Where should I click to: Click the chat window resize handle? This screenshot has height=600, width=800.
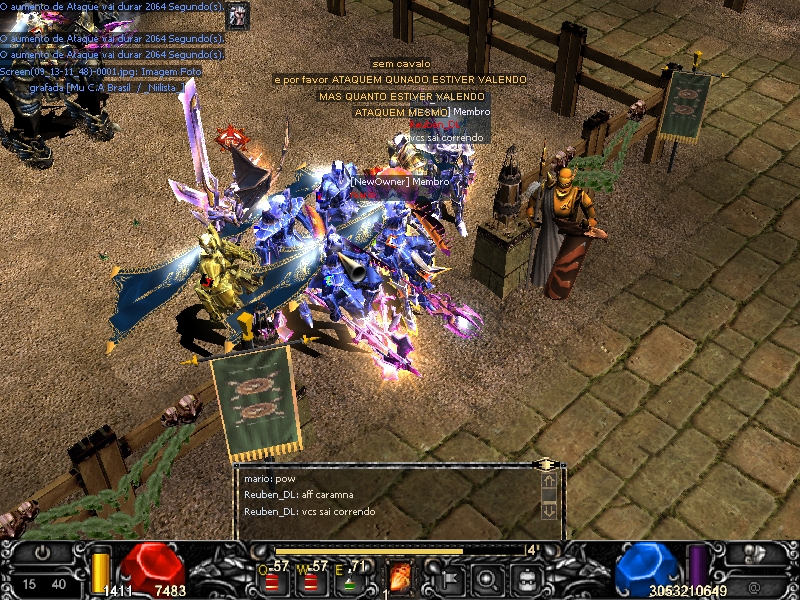[x=545, y=464]
